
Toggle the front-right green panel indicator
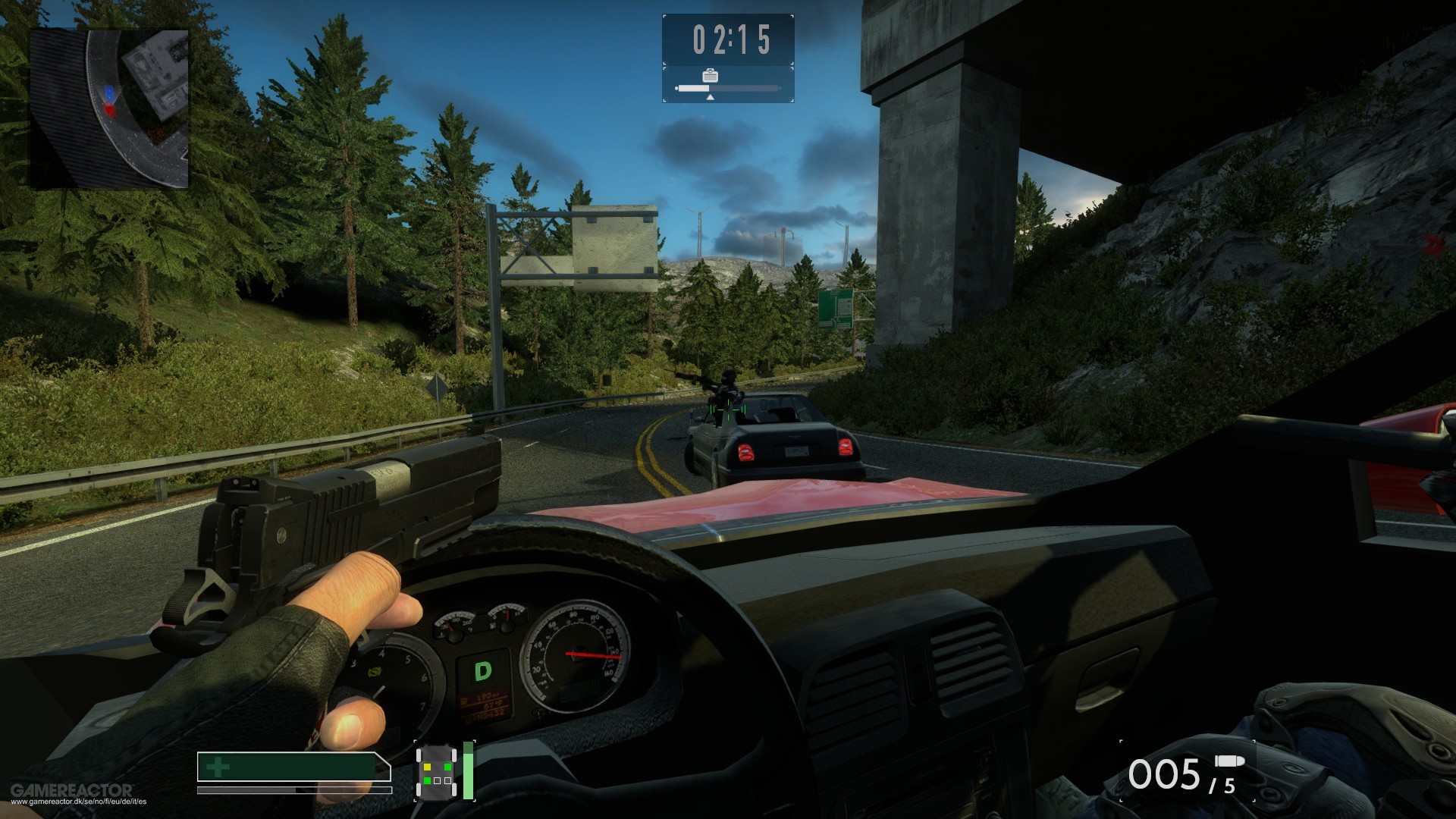click(x=447, y=767)
